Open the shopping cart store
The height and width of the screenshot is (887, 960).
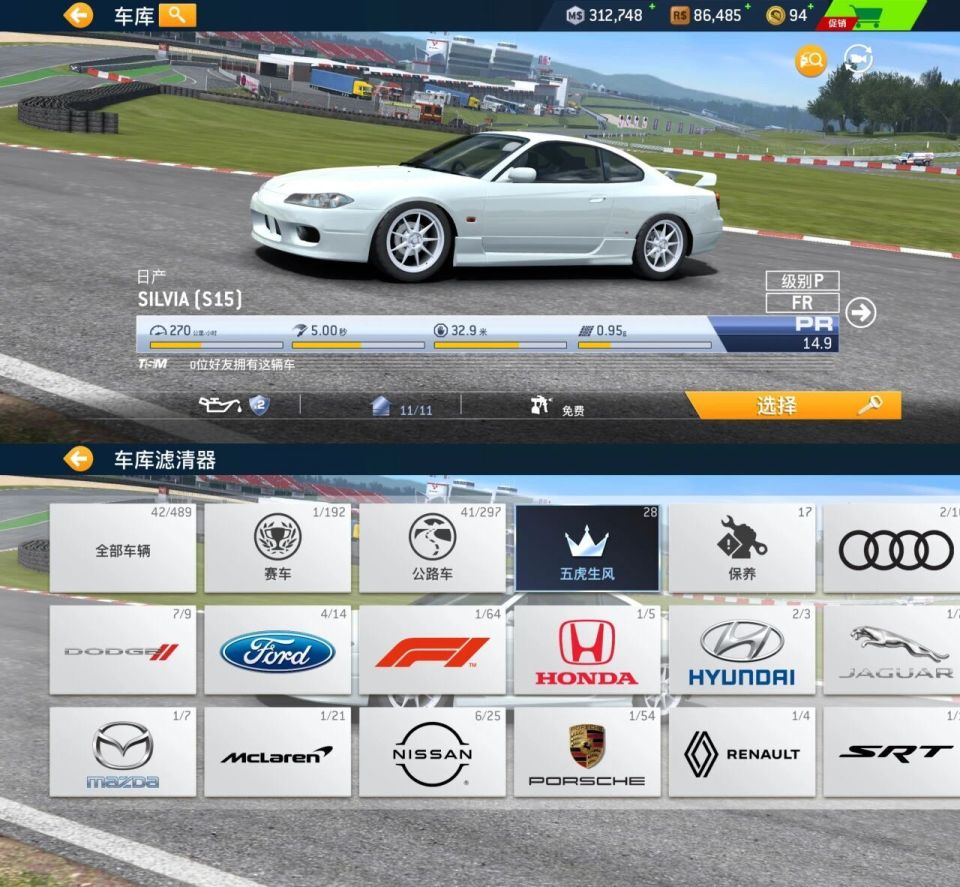point(863,15)
